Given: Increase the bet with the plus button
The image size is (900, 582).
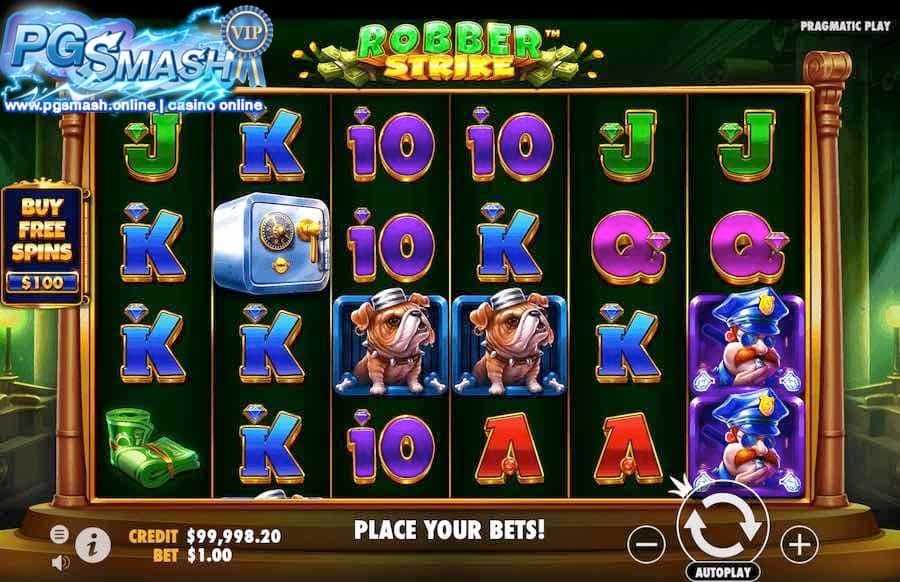Looking at the screenshot, I should coord(798,543).
